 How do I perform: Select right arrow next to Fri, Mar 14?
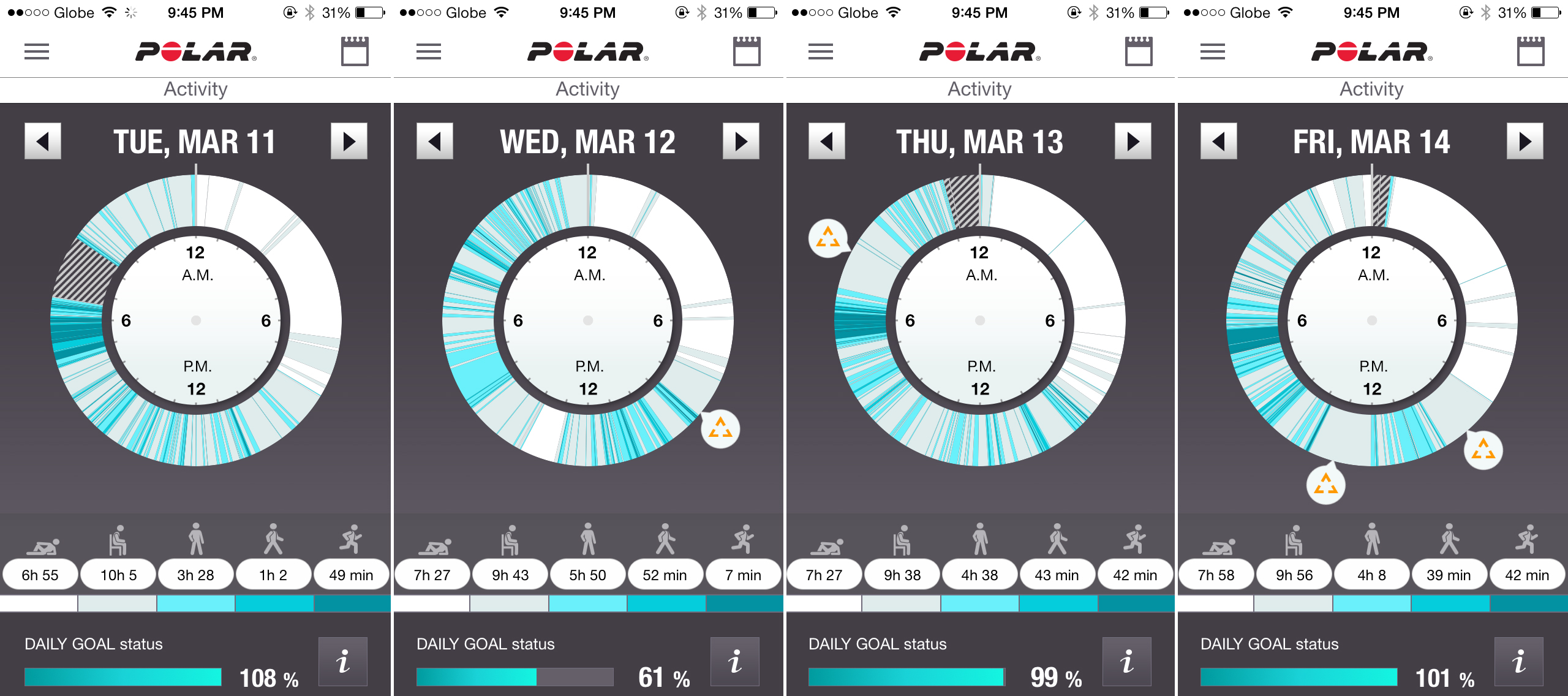click(x=1525, y=142)
